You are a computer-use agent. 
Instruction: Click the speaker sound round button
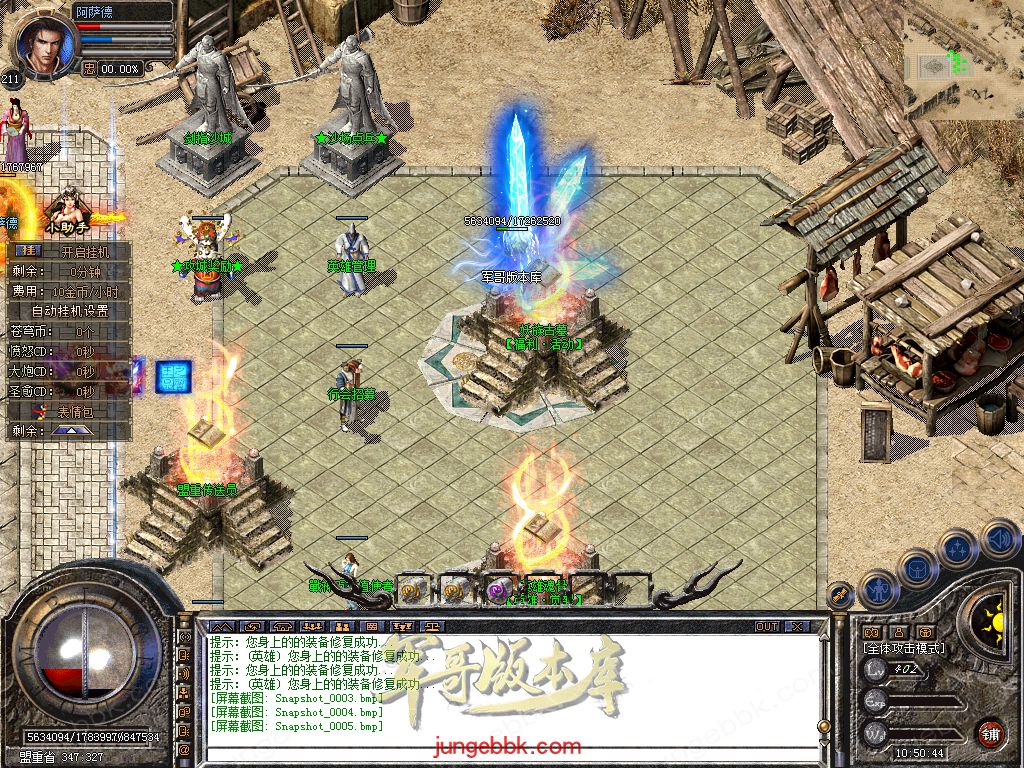click(999, 539)
